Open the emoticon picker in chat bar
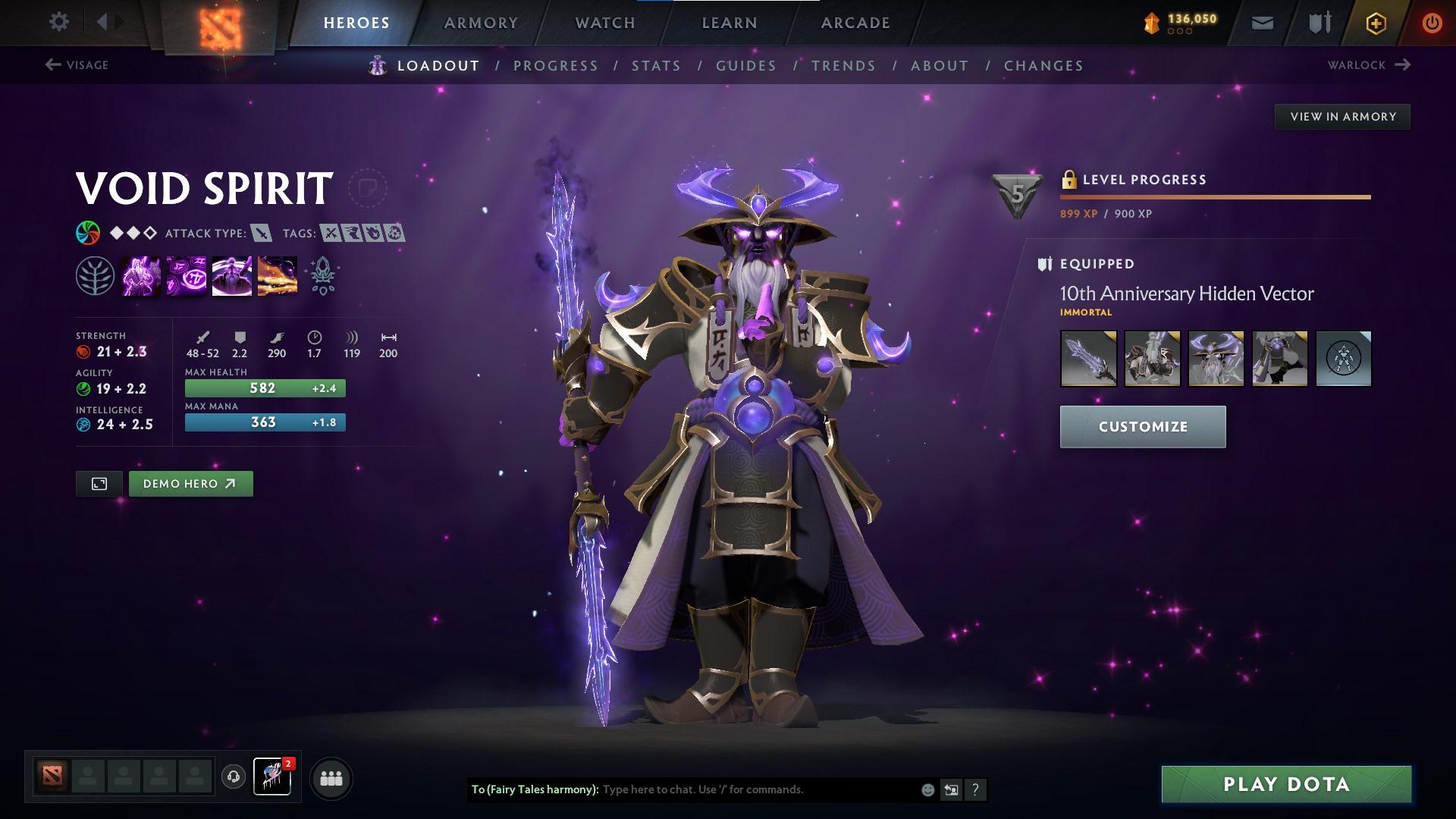This screenshot has width=1456, height=819. click(x=927, y=789)
